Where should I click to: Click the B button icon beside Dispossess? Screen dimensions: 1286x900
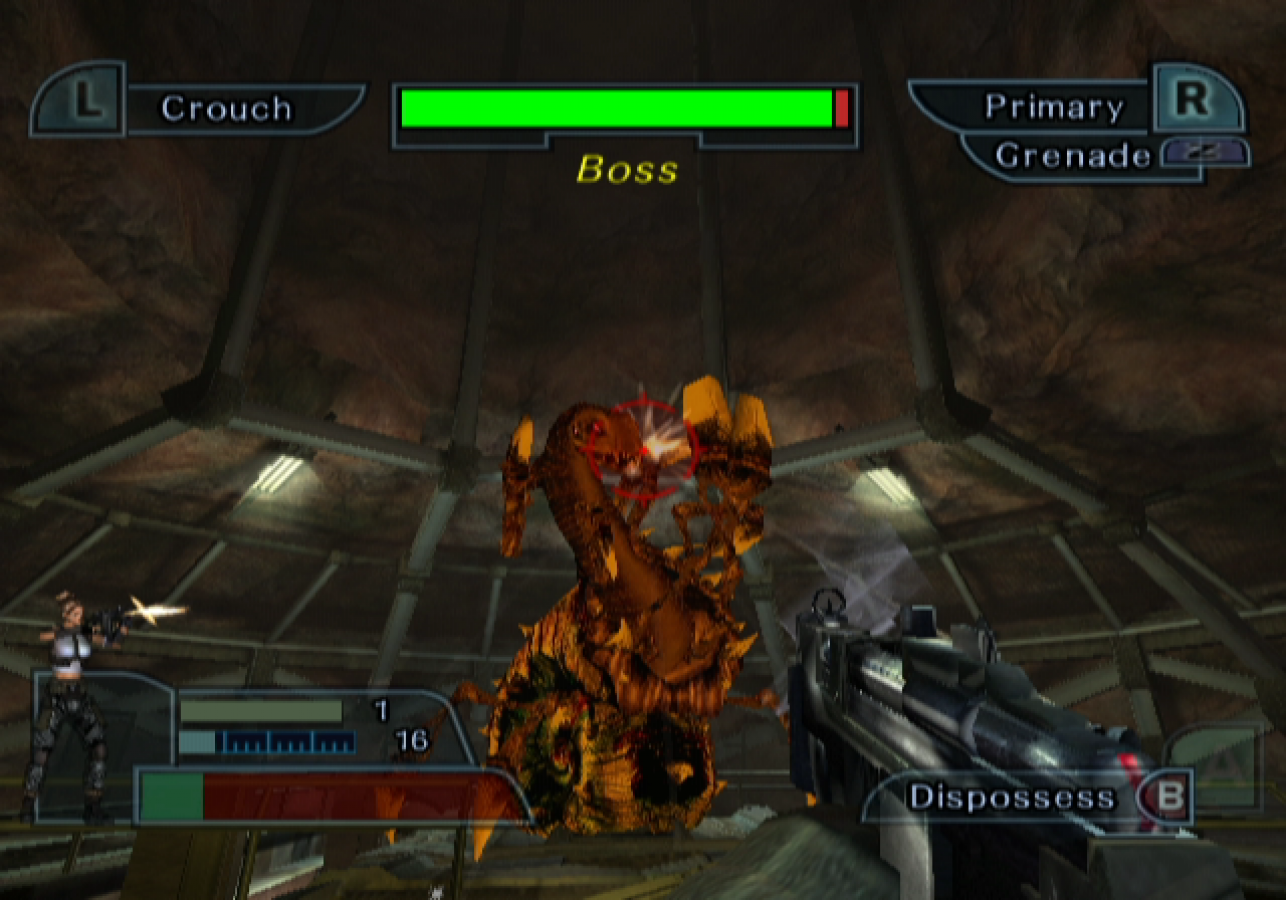point(1166,797)
